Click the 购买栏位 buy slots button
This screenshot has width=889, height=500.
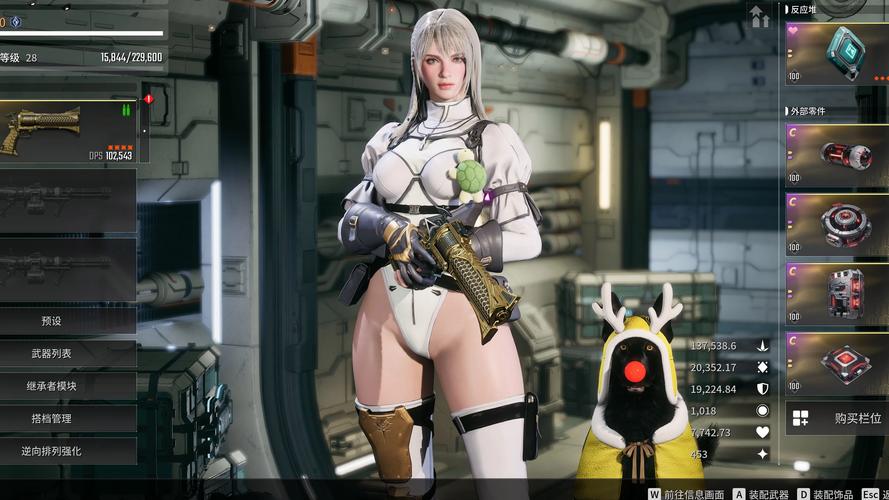837,418
